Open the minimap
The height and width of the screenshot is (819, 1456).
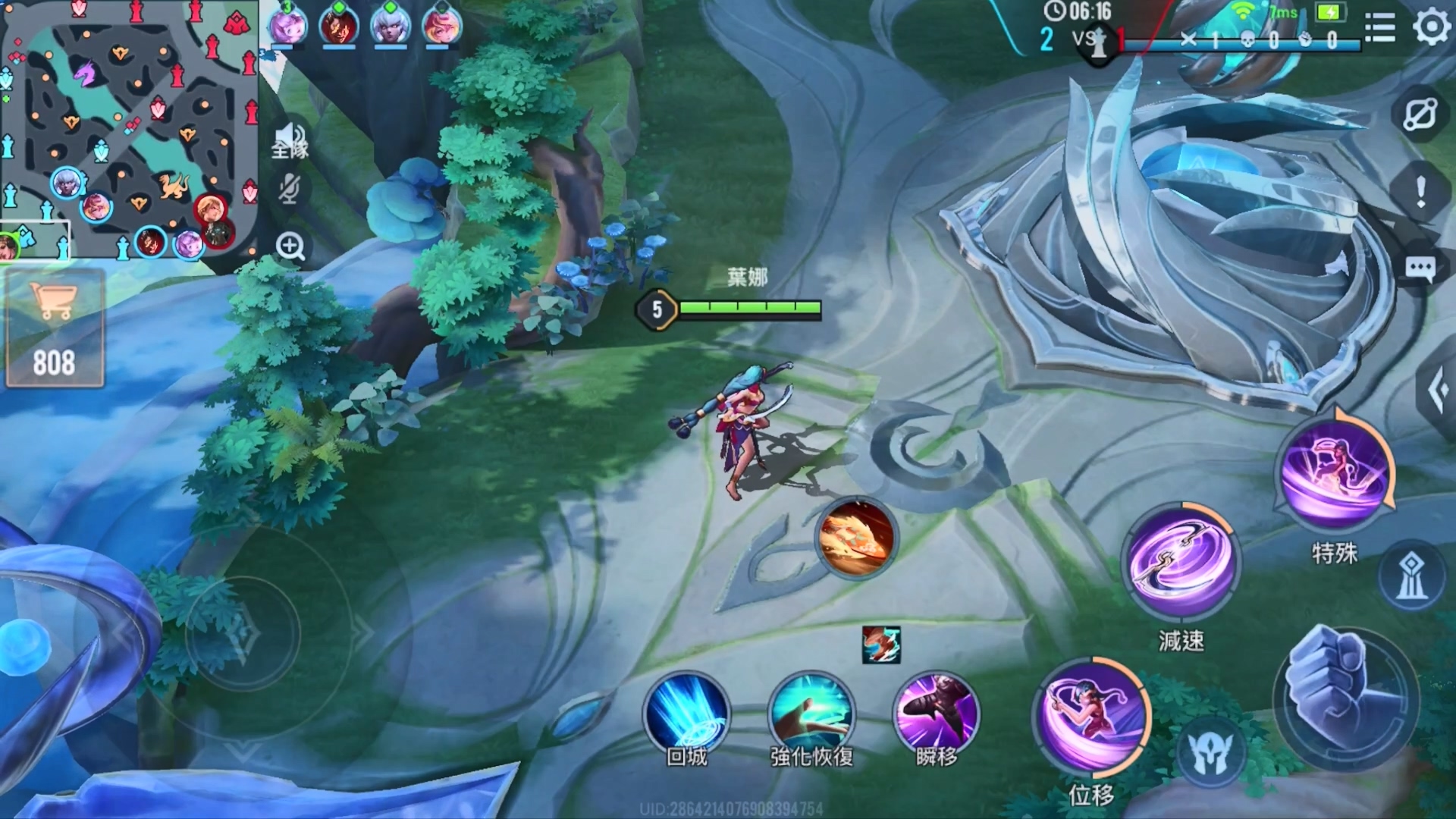click(x=129, y=129)
